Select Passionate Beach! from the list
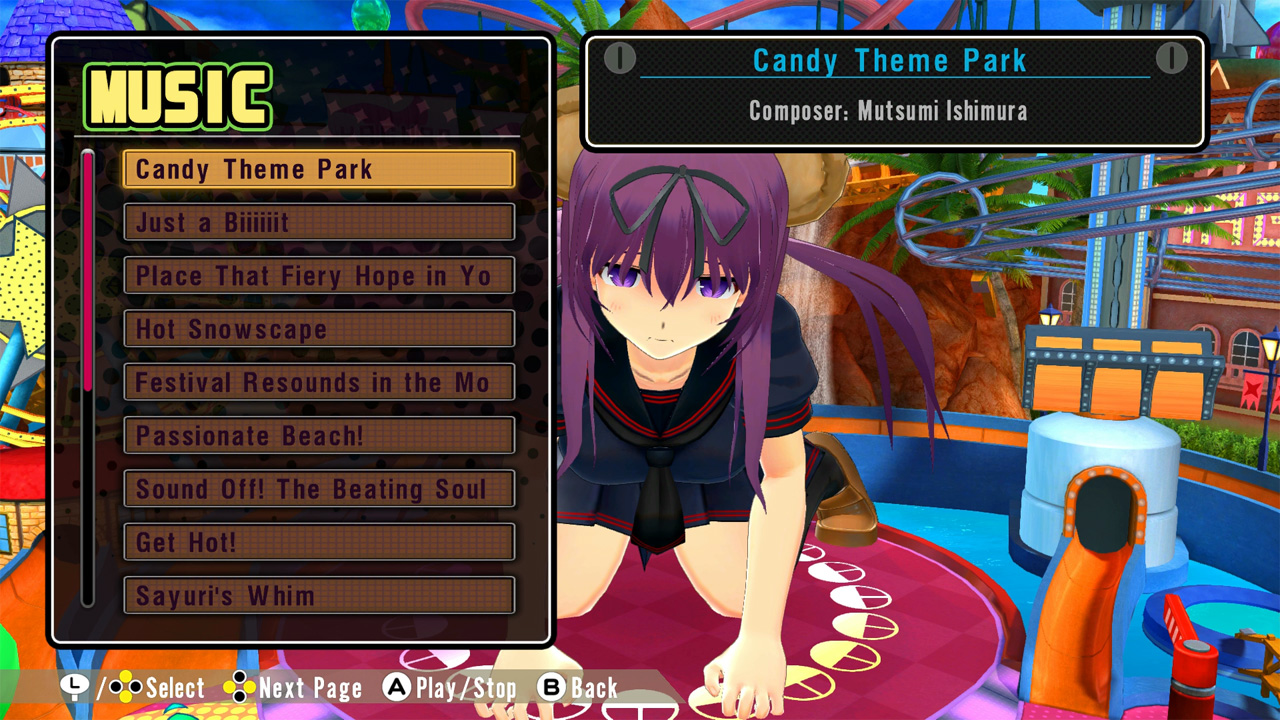The width and height of the screenshot is (1280, 720). (x=318, y=436)
